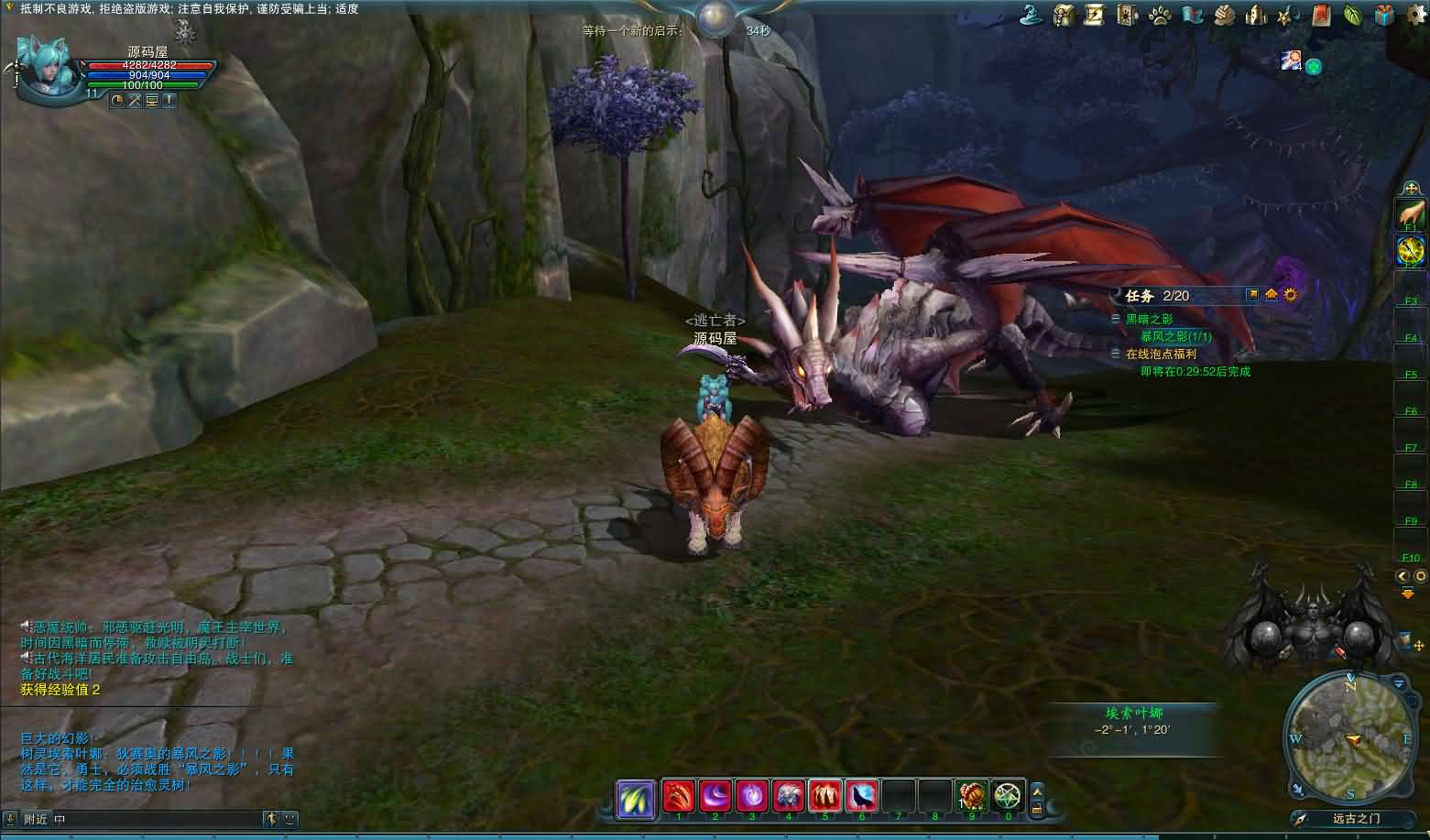Click the 在线泡点福利 quest entry
The width and height of the screenshot is (1430, 840).
coord(1161,354)
